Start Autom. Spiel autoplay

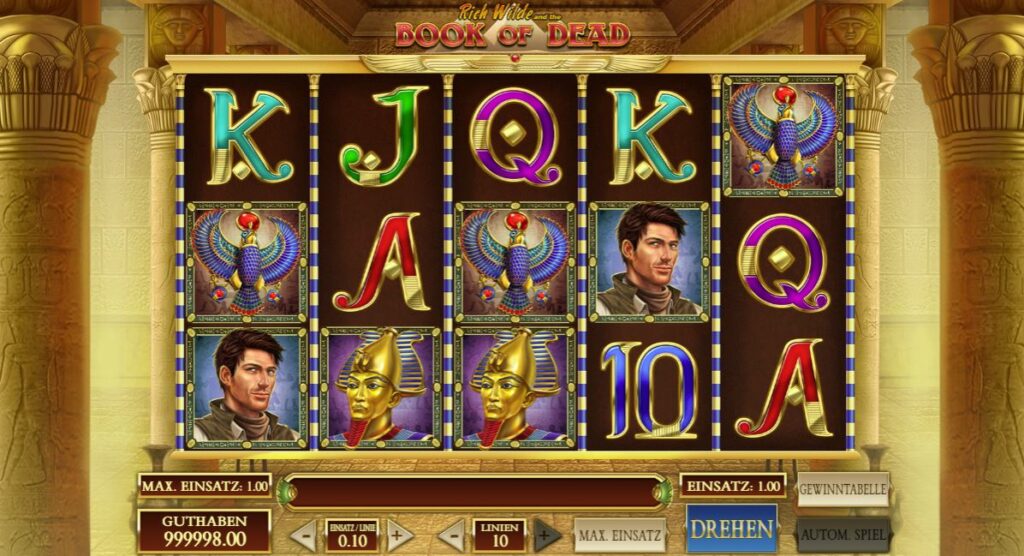(x=842, y=533)
